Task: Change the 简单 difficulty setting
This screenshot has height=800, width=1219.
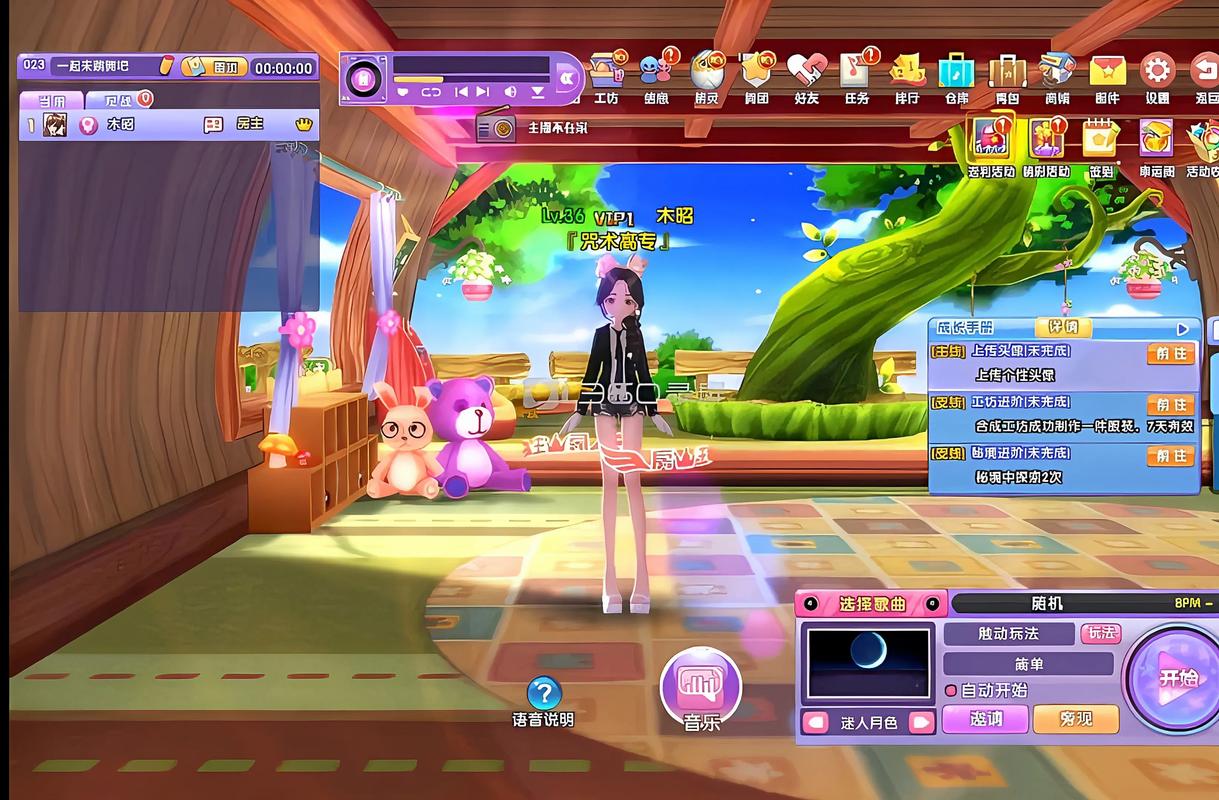Action: pos(1028,664)
